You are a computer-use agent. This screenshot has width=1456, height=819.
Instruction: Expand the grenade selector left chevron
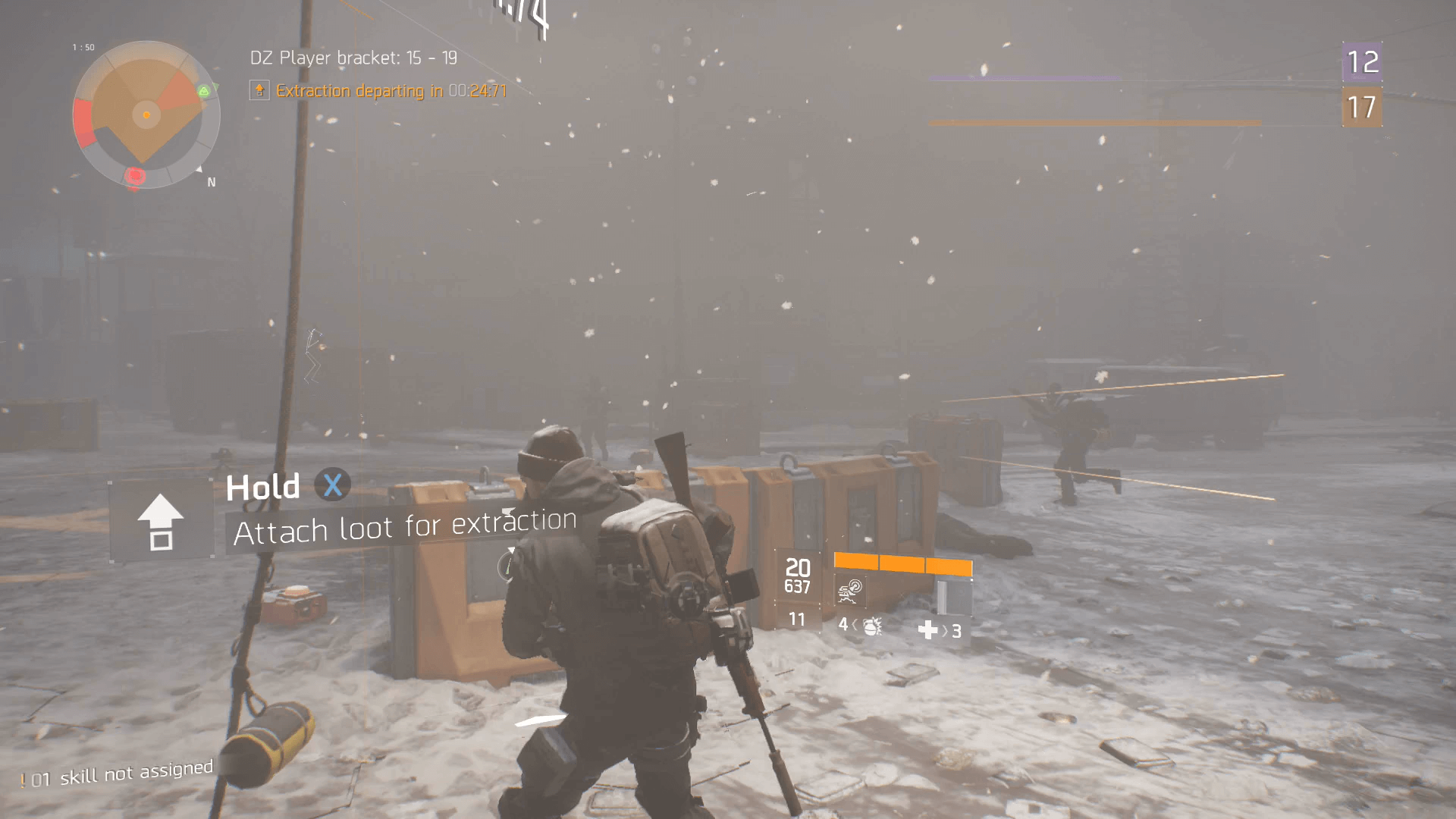point(855,628)
